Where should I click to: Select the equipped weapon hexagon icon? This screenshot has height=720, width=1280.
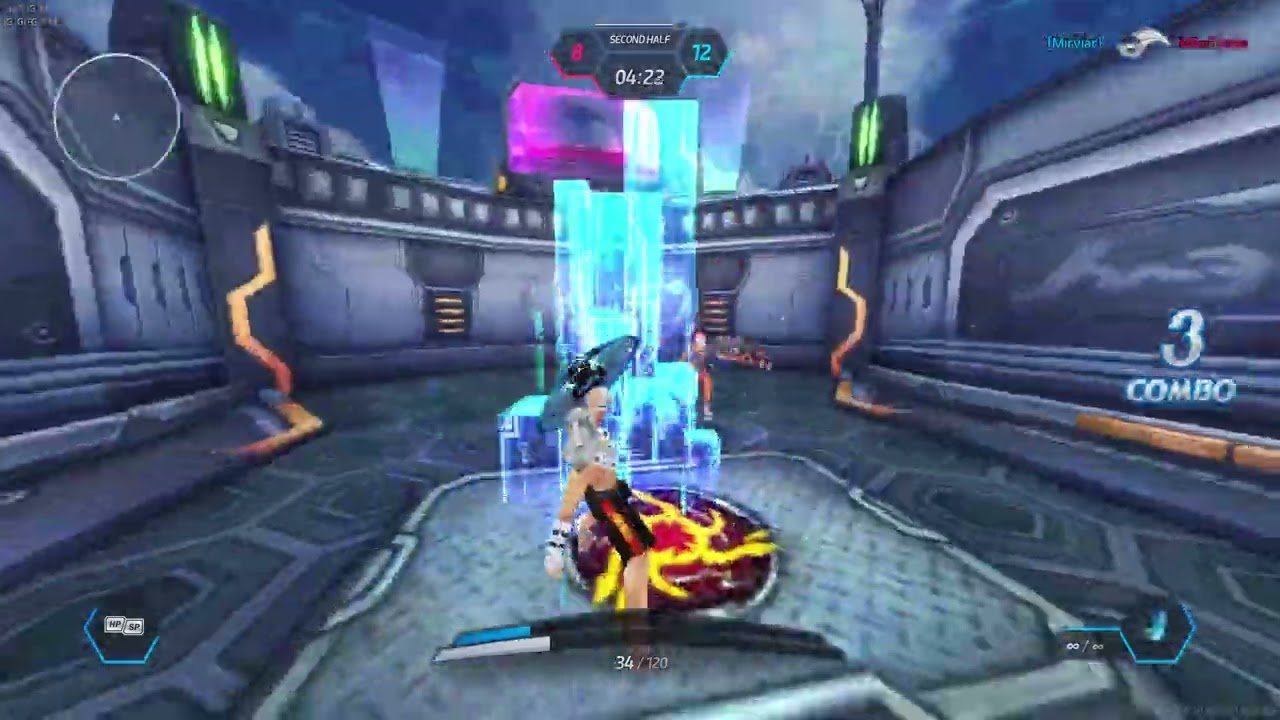pyautogui.click(x=1158, y=631)
